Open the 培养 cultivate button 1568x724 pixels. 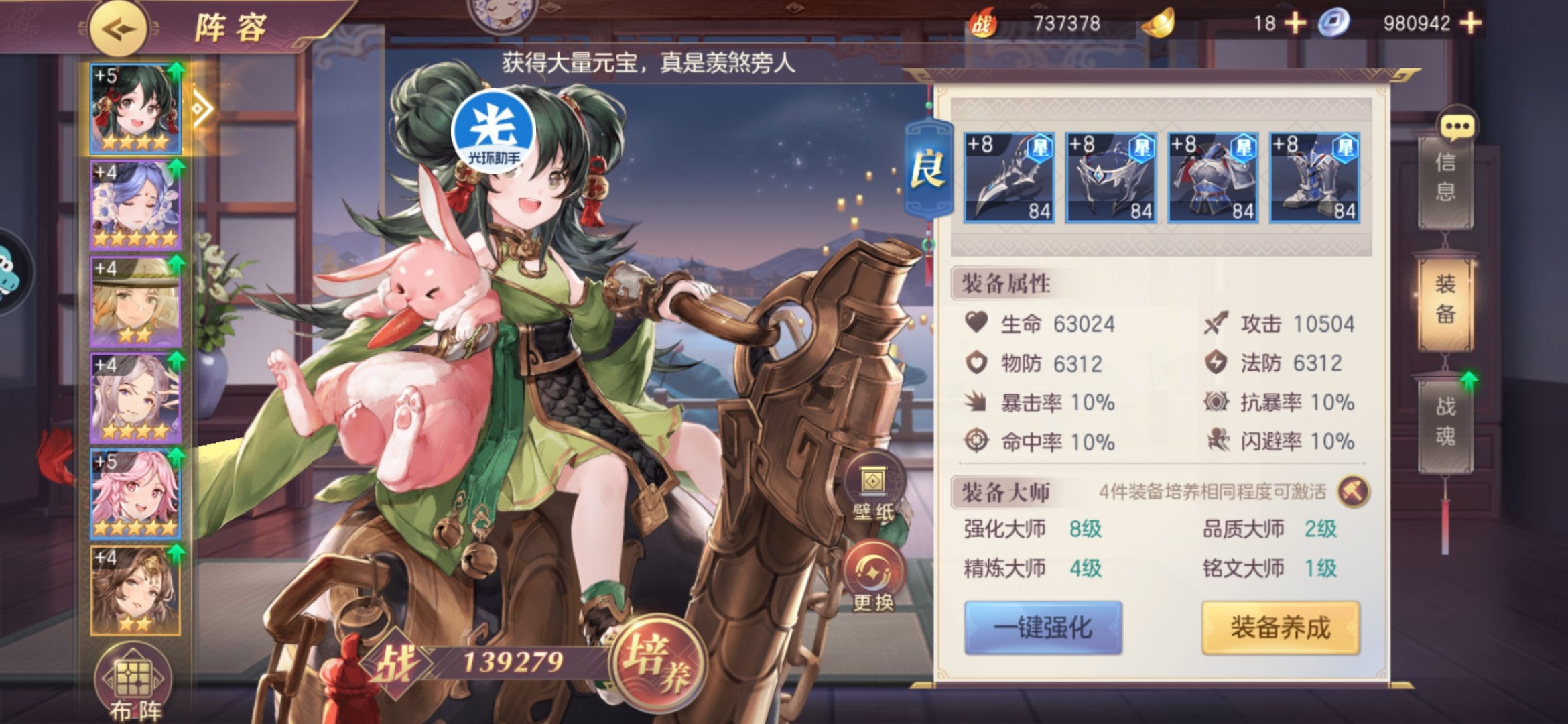(657, 660)
